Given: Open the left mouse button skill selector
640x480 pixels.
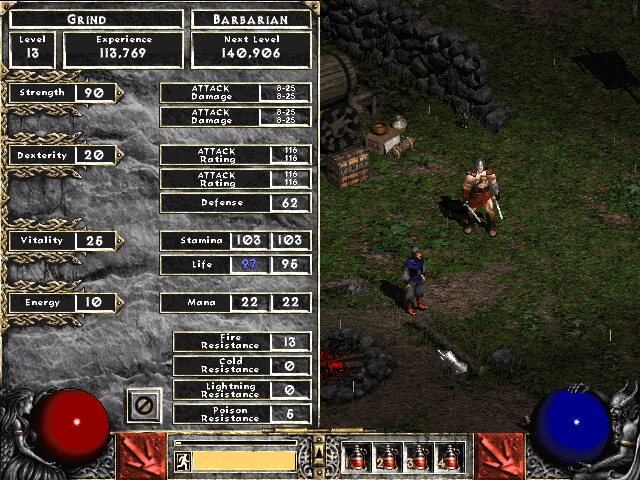Looking at the screenshot, I should 140,456.
